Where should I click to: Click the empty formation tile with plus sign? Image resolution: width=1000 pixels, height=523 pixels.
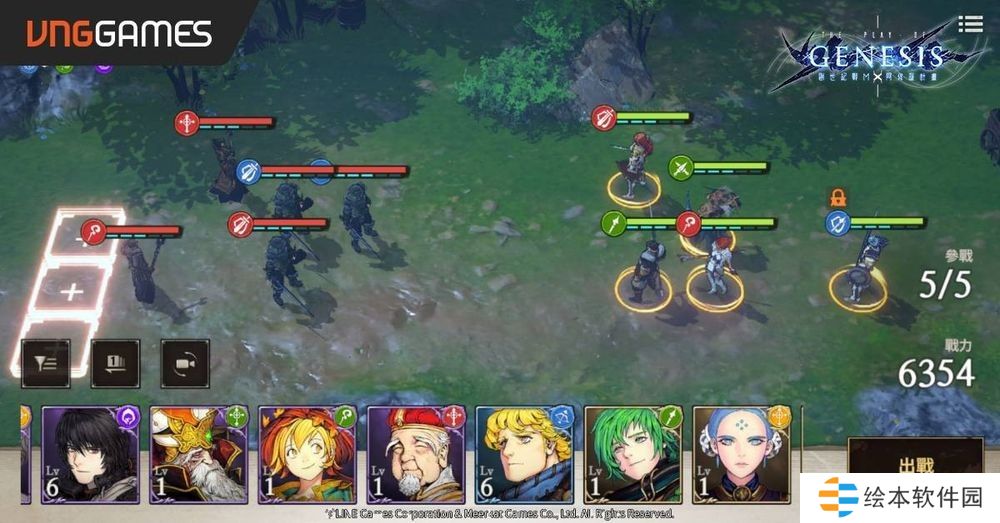[71, 292]
